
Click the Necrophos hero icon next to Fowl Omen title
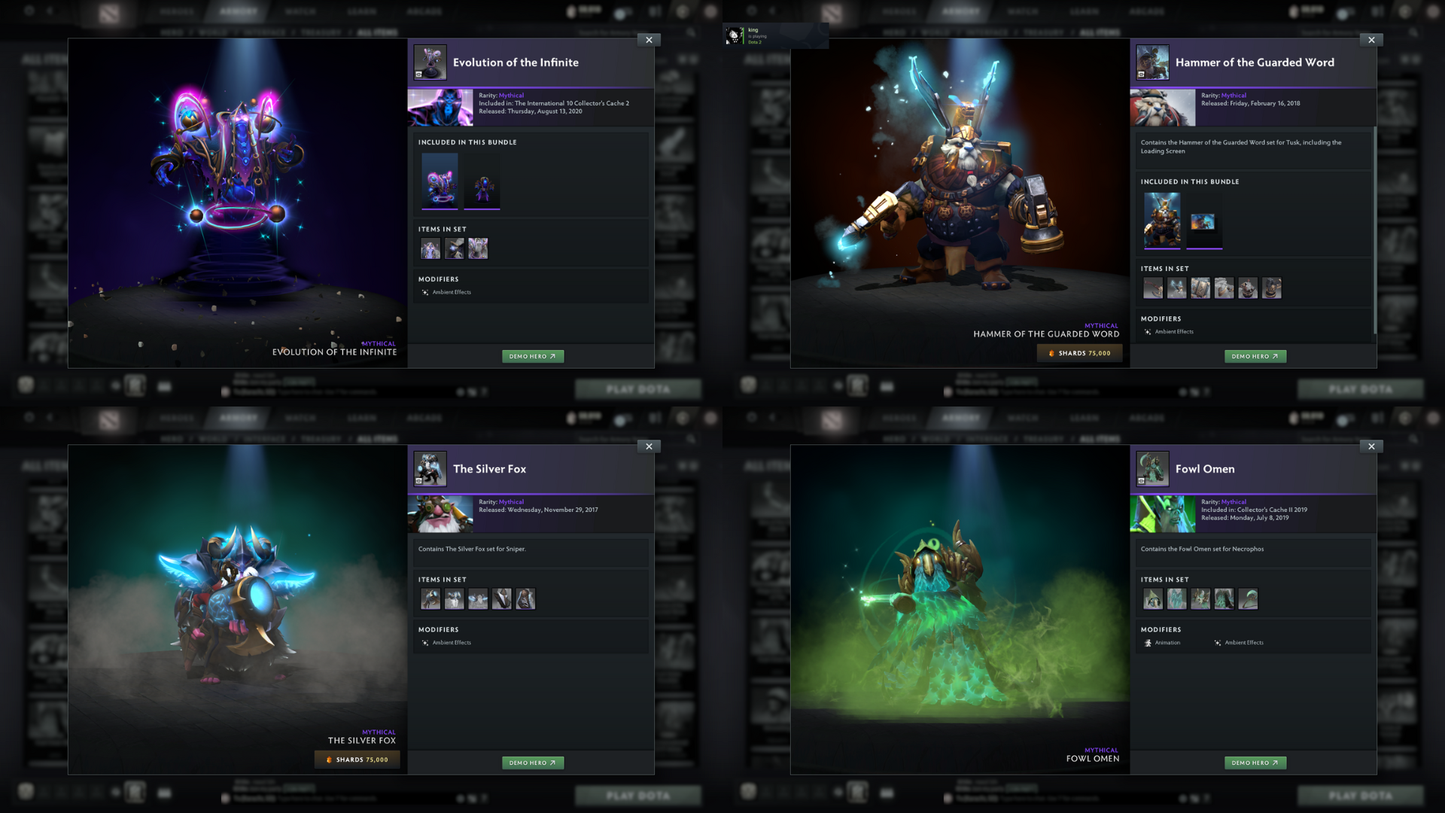[x=1153, y=468]
